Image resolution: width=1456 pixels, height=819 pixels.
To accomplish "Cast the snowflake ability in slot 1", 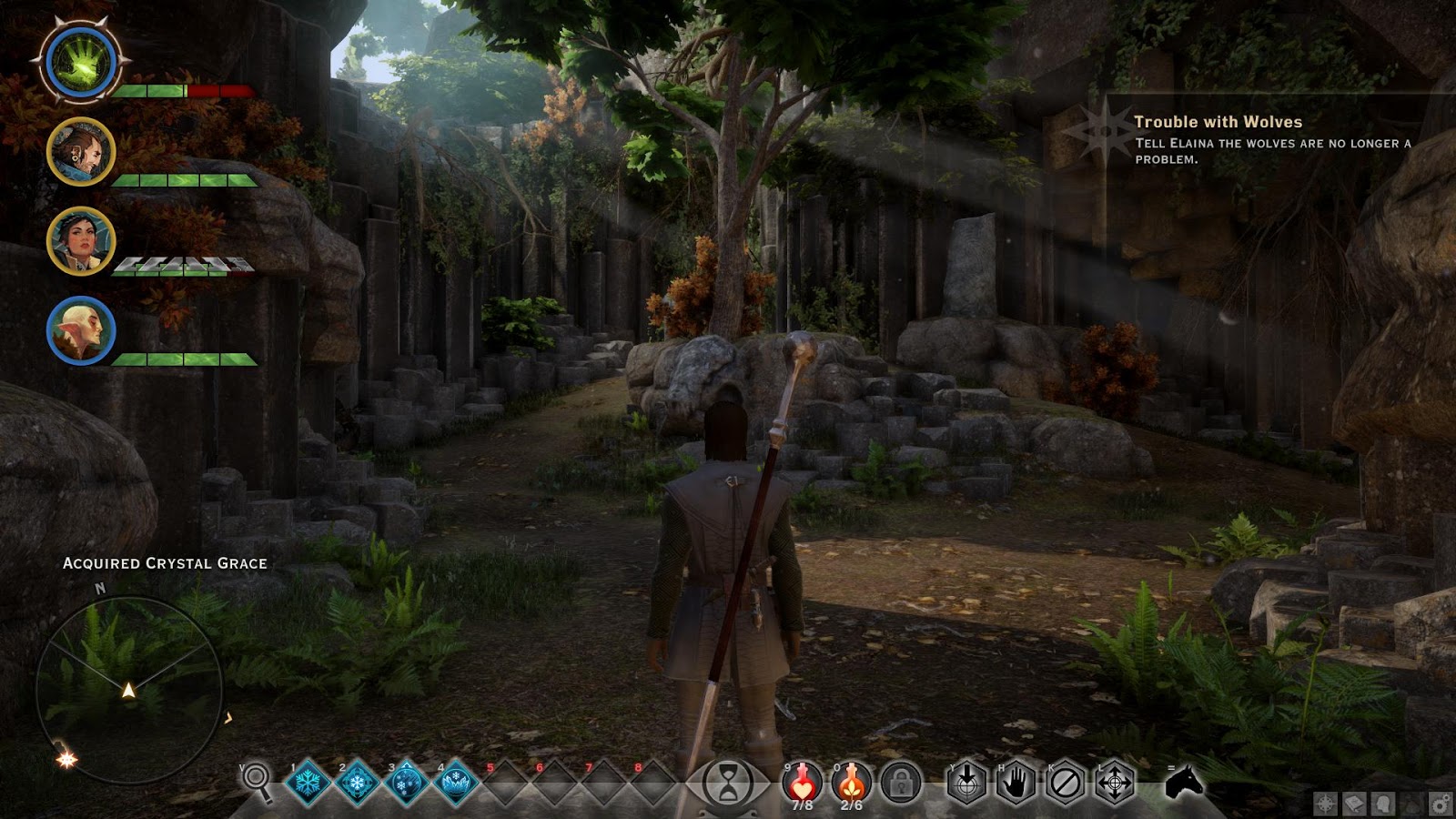I will (x=308, y=783).
